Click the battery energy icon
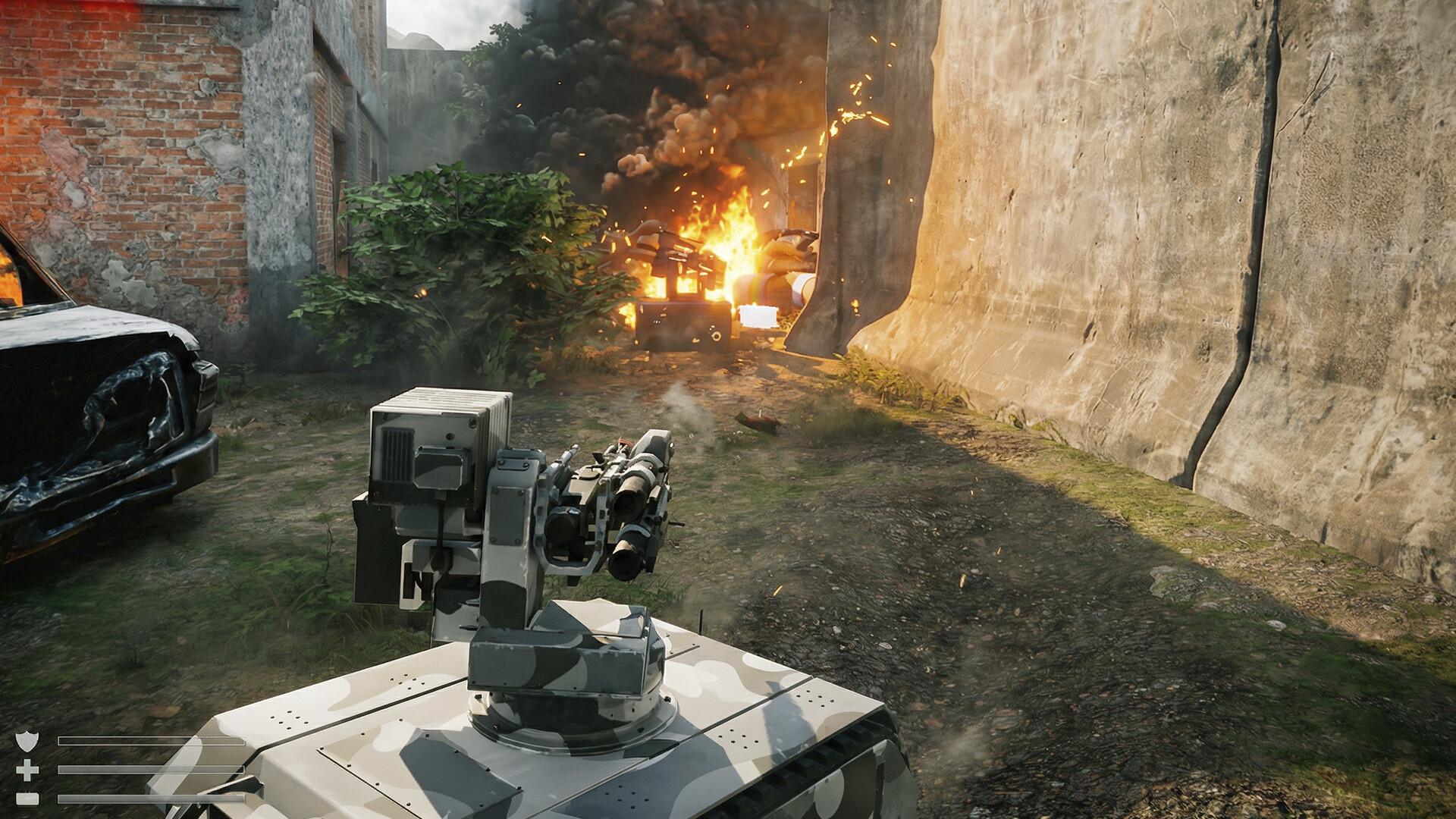This screenshot has width=1456, height=819. pyautogui.click(x=27, y=799)
